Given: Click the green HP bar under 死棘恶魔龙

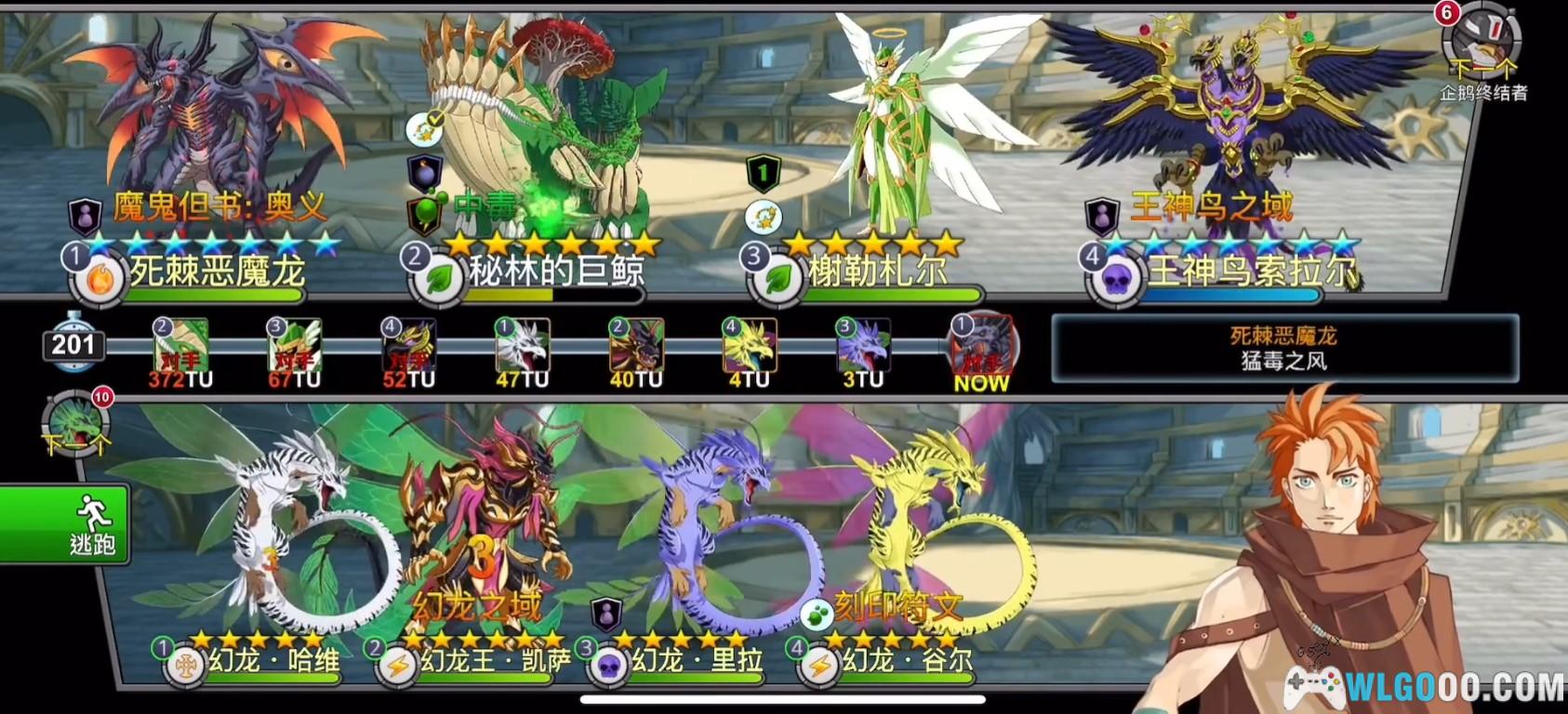Looking at the screenshot, I should 212,295.
